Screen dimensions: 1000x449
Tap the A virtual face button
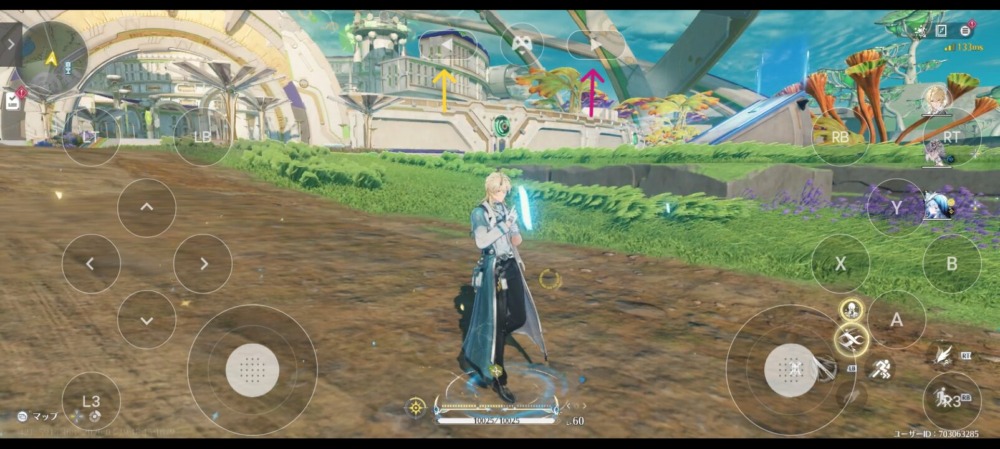click(896, 320)
